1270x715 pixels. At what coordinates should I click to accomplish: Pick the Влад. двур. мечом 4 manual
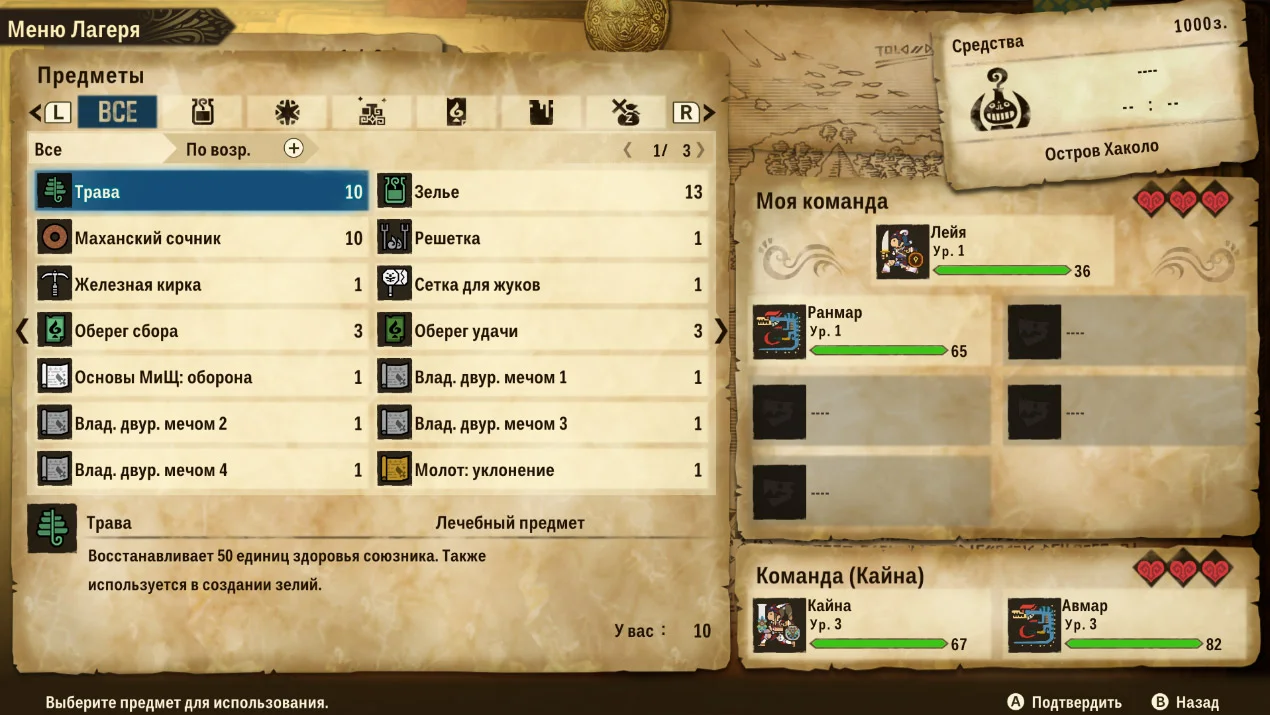[x=201, y=470]
